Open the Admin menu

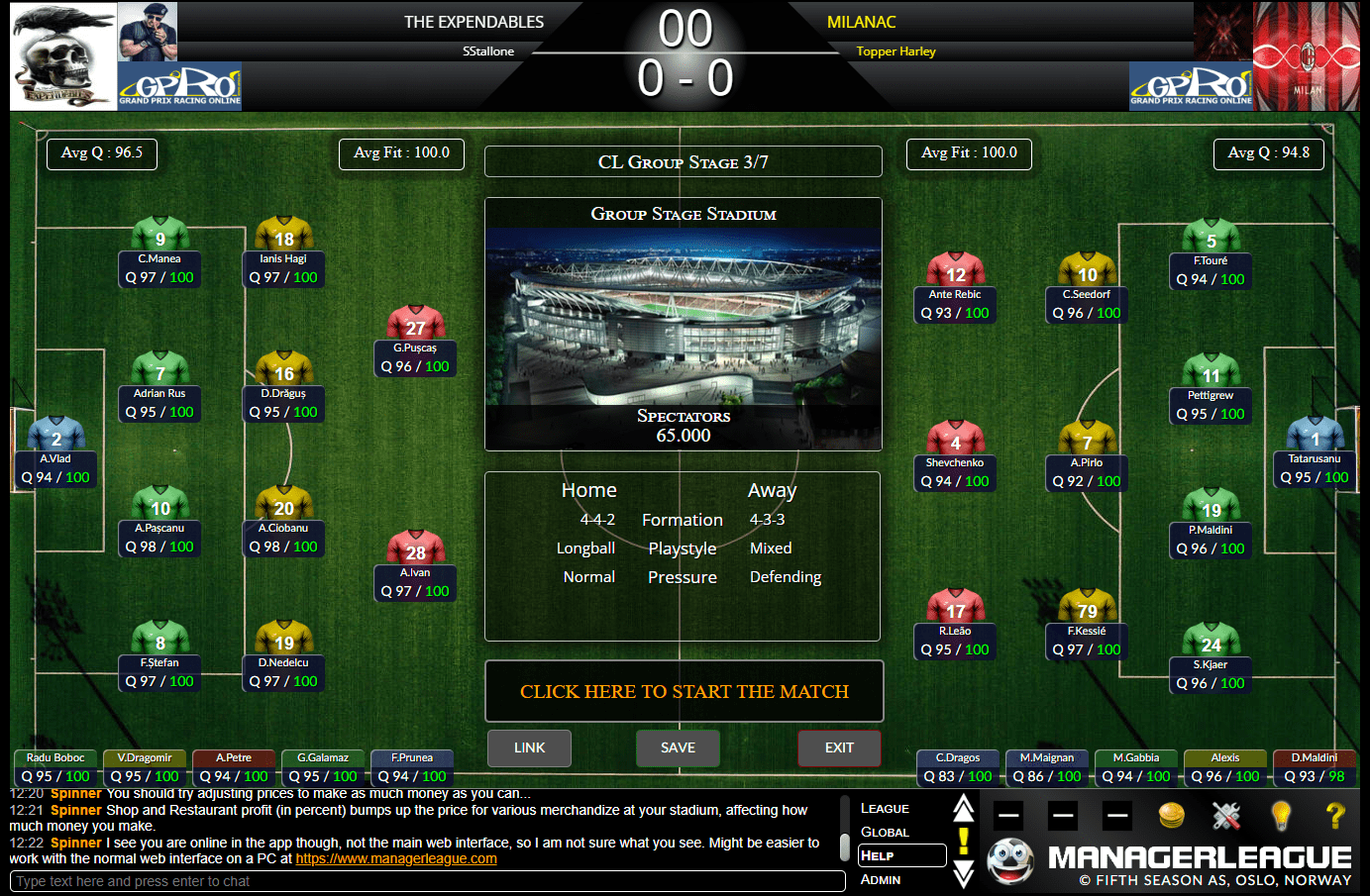(881, 880)
